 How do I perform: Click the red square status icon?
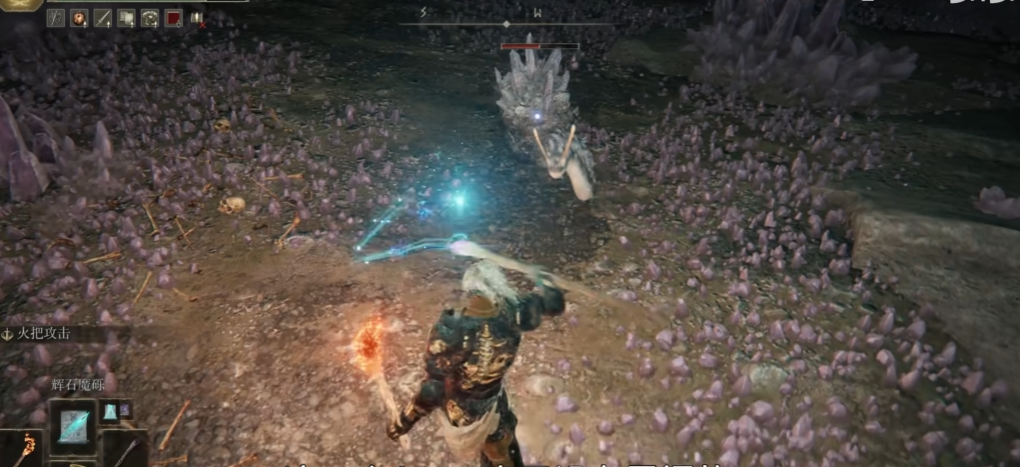[173, 18]
